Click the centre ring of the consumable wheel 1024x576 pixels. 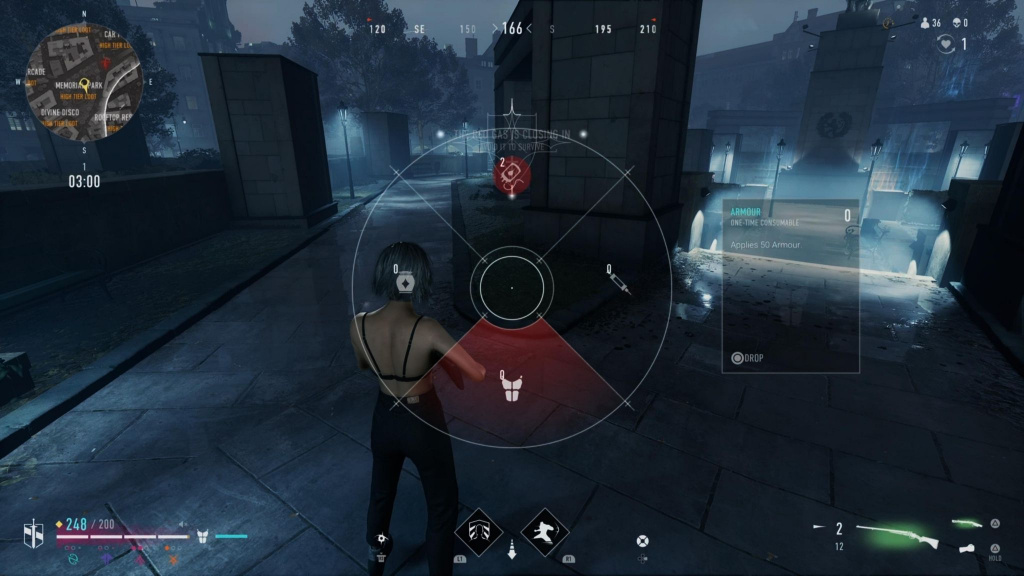511,286
